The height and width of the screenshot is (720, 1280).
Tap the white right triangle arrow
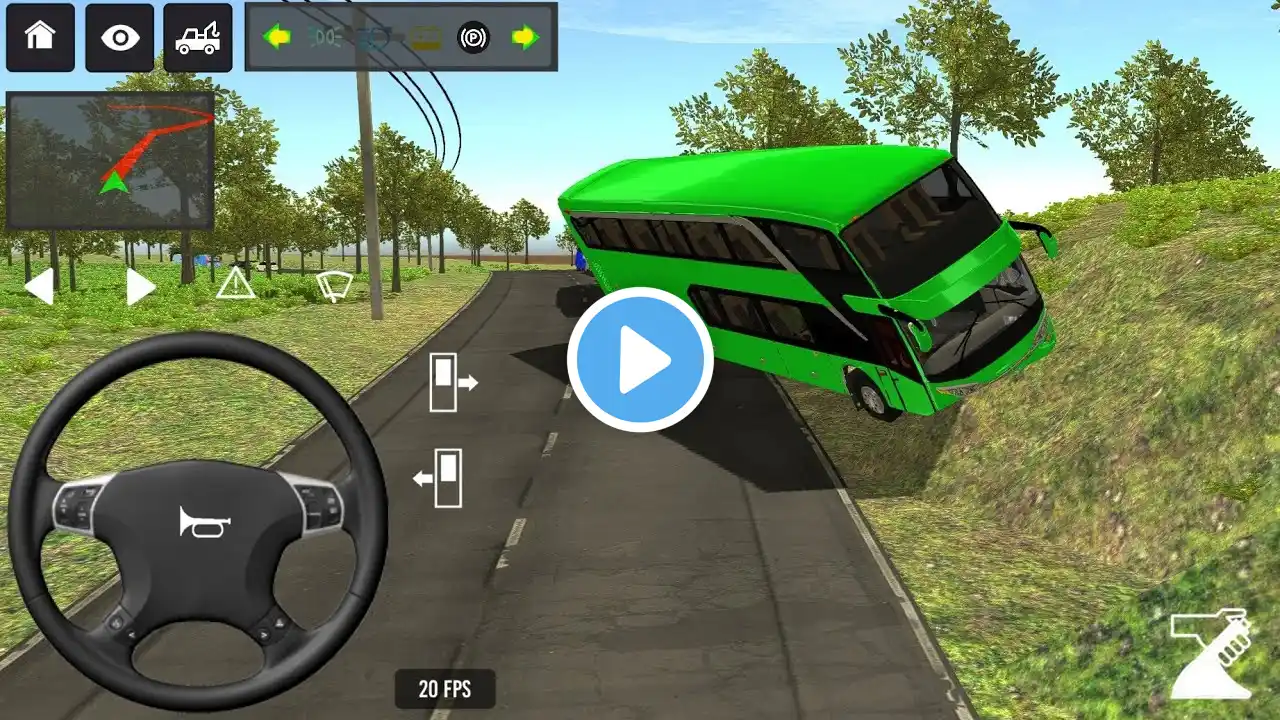click(141, 287)
